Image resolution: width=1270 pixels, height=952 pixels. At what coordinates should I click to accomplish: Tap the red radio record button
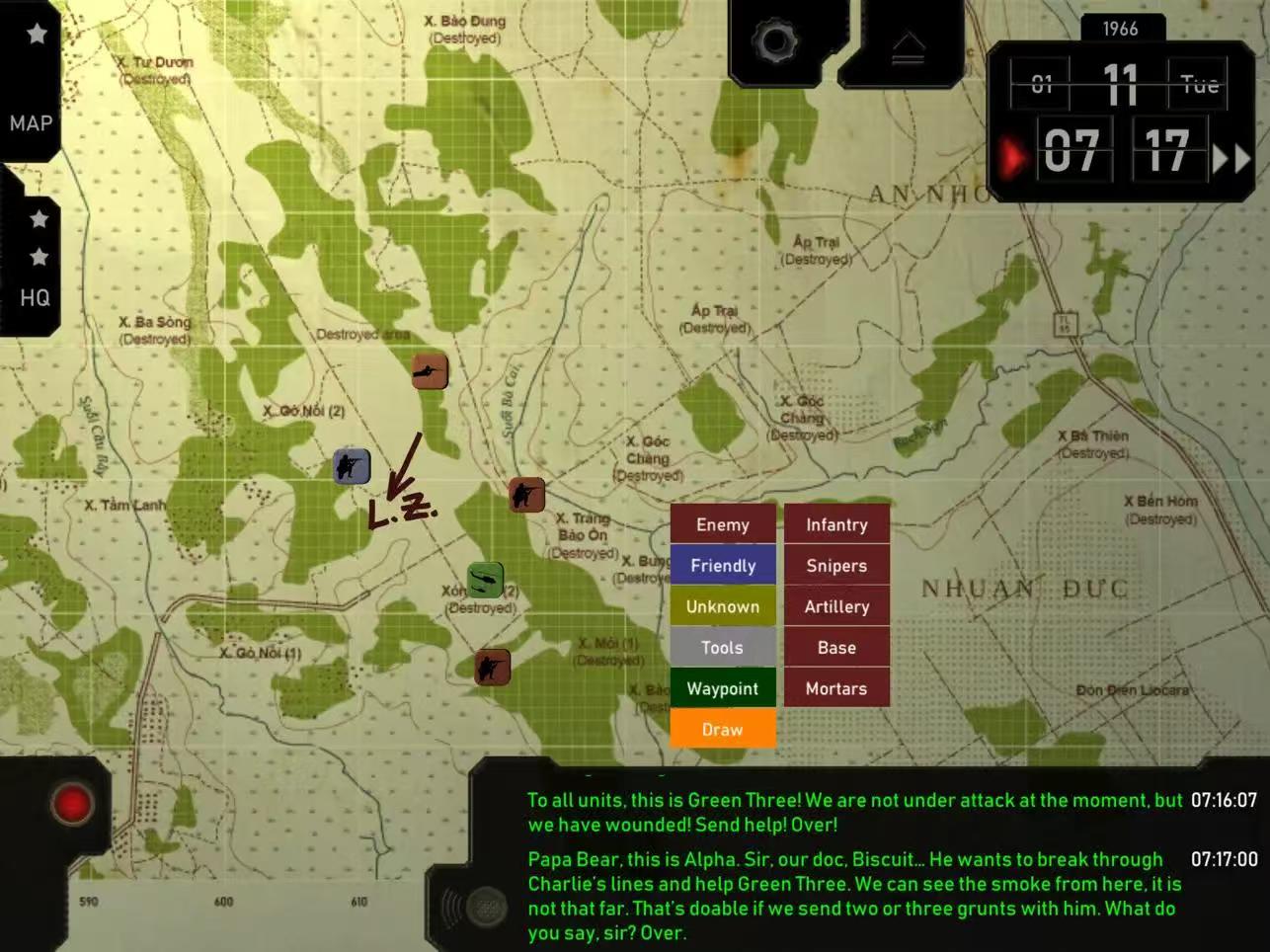click(72, 804)
